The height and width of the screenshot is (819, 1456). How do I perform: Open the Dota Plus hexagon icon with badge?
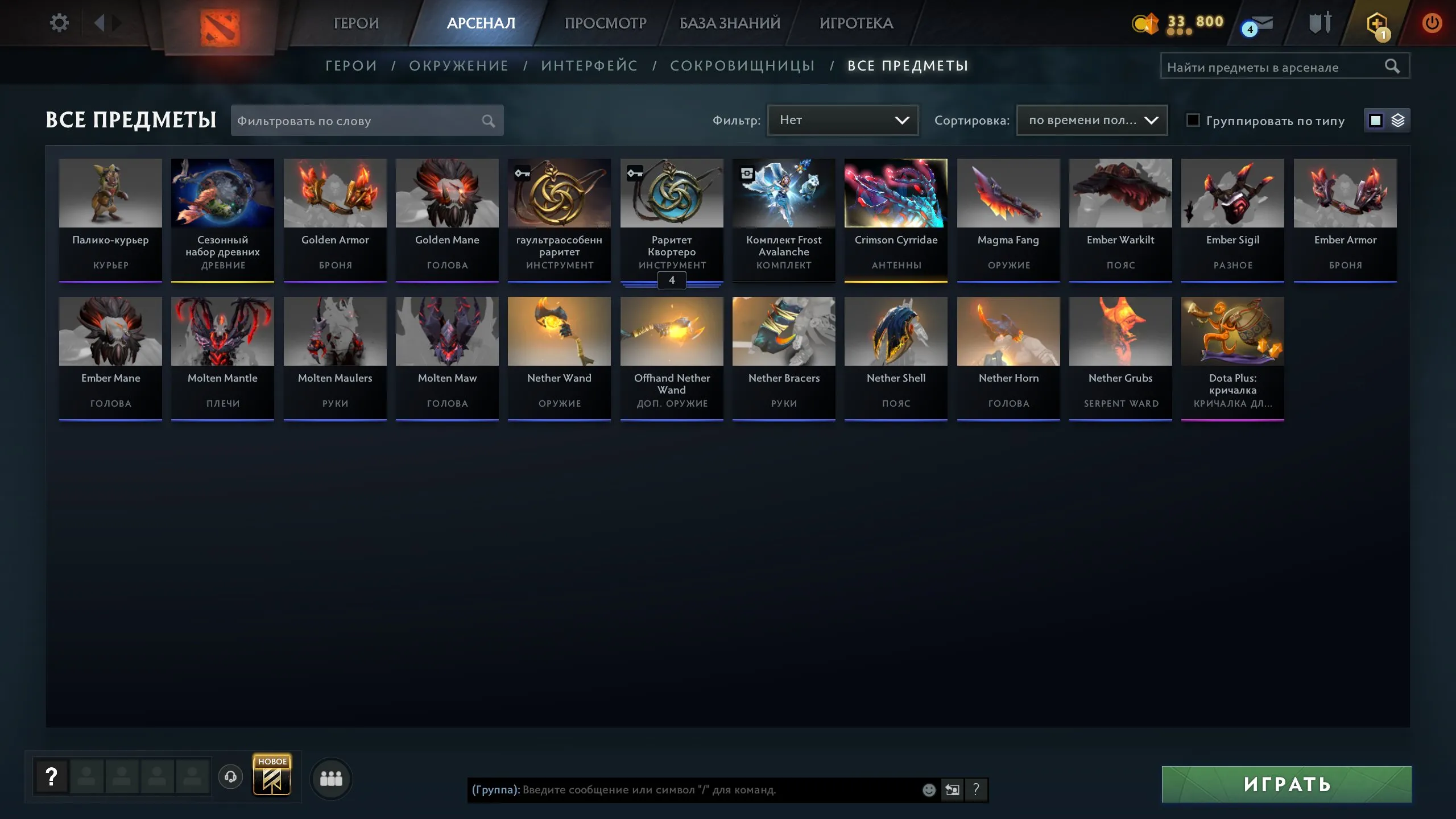(x=1378, y=23)
